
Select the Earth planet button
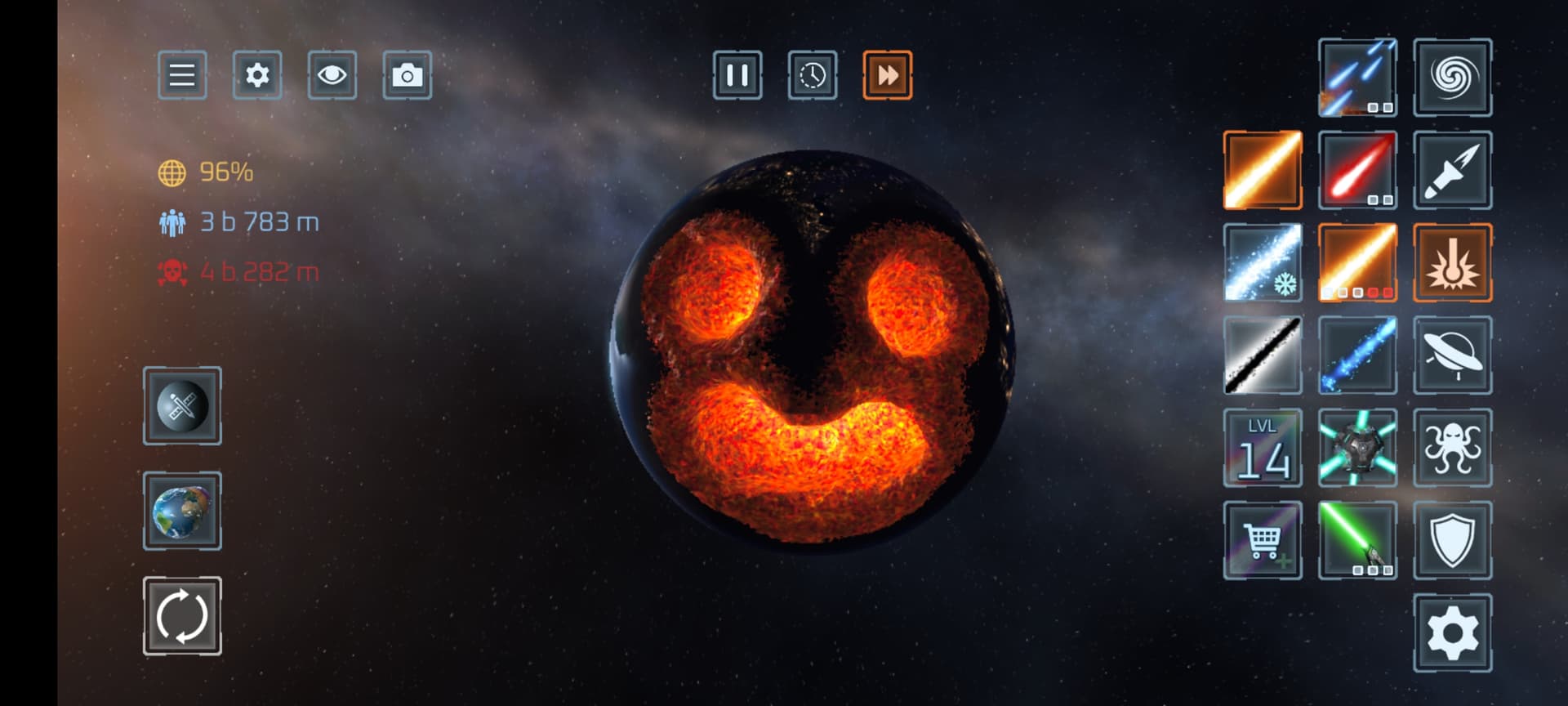tap(182, 511)
